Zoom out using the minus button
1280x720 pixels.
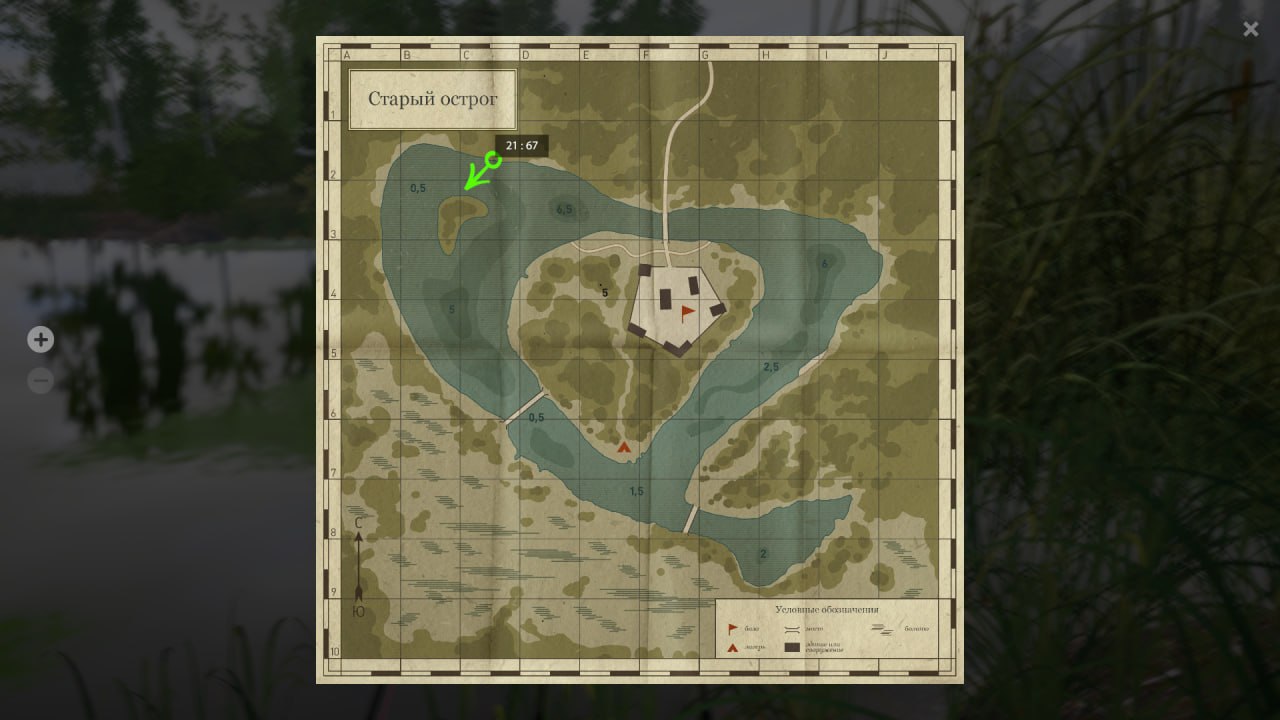click(40, 380)
